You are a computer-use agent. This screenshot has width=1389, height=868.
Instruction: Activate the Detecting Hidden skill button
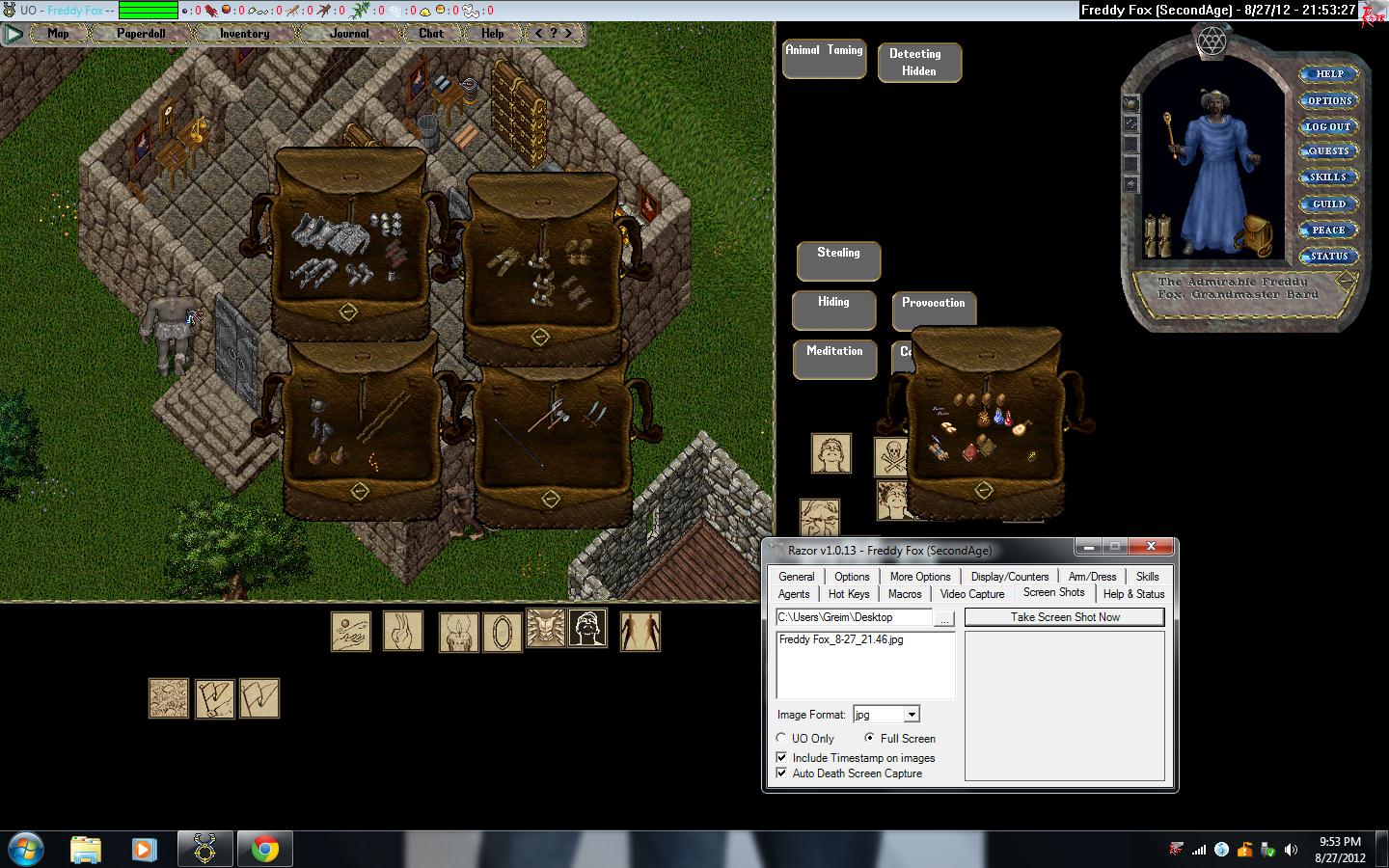918,62
